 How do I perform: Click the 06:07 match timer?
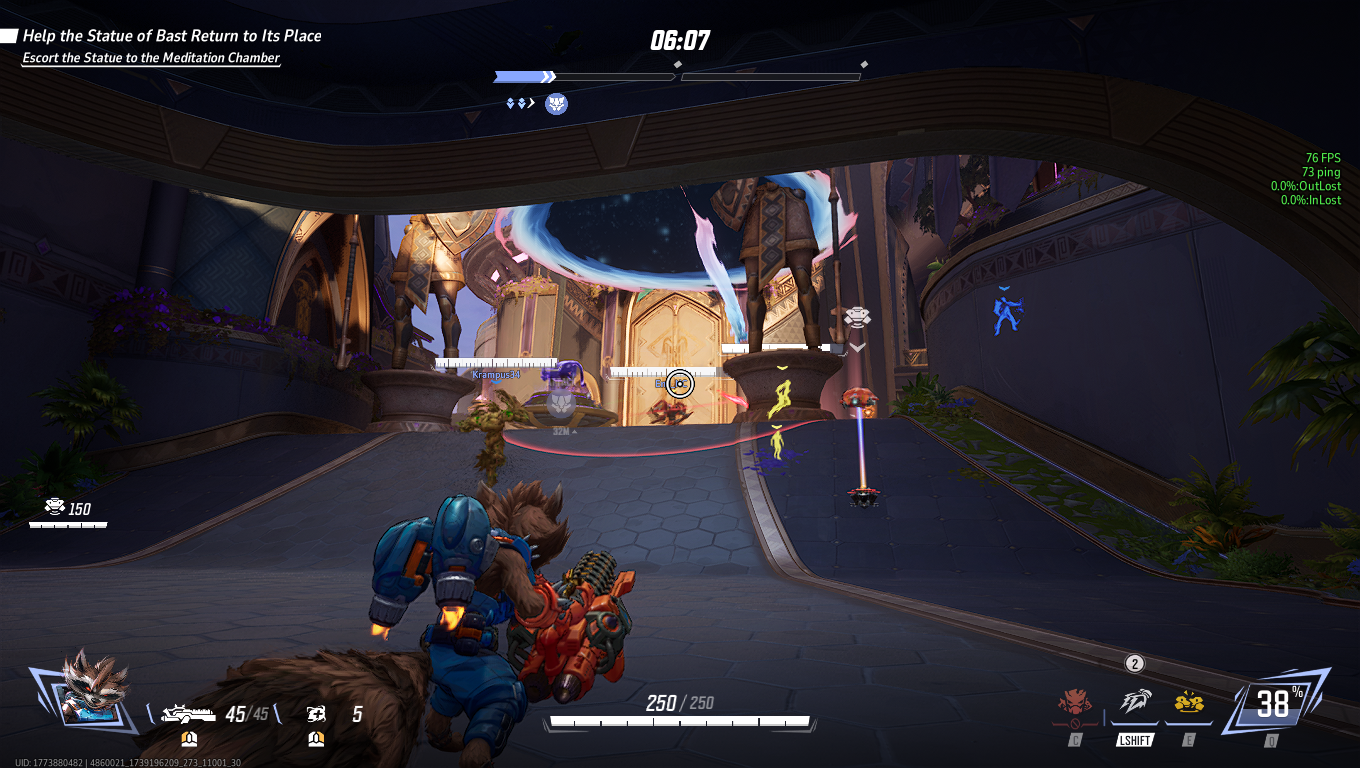click(681, 42)
